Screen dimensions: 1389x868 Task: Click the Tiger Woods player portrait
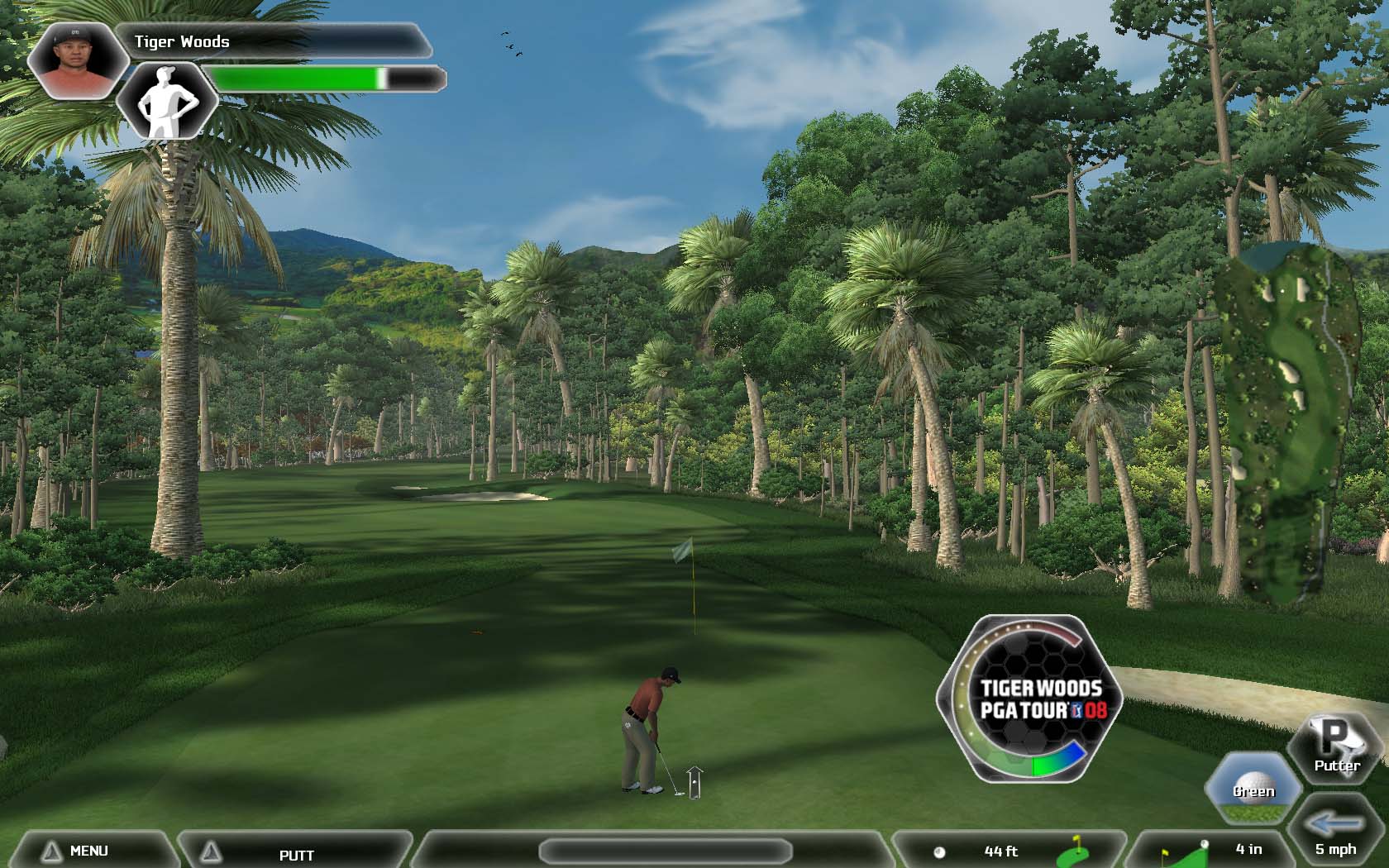76,60
